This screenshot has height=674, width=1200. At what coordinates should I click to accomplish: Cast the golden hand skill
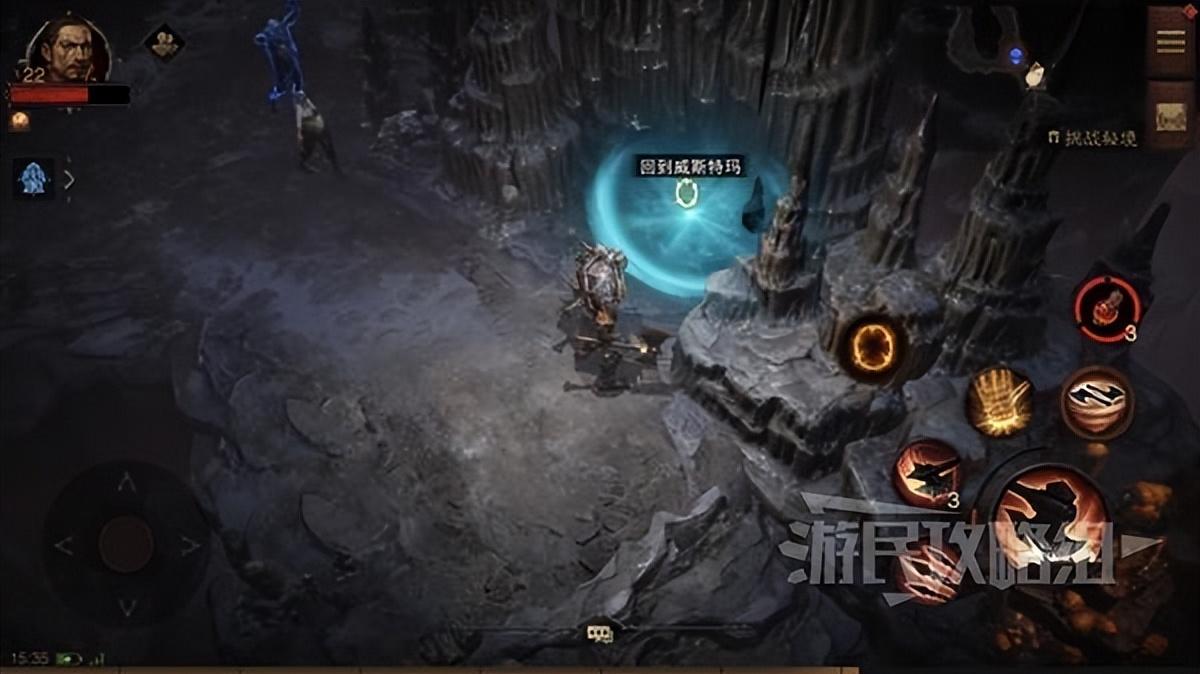tap(999, 401)
